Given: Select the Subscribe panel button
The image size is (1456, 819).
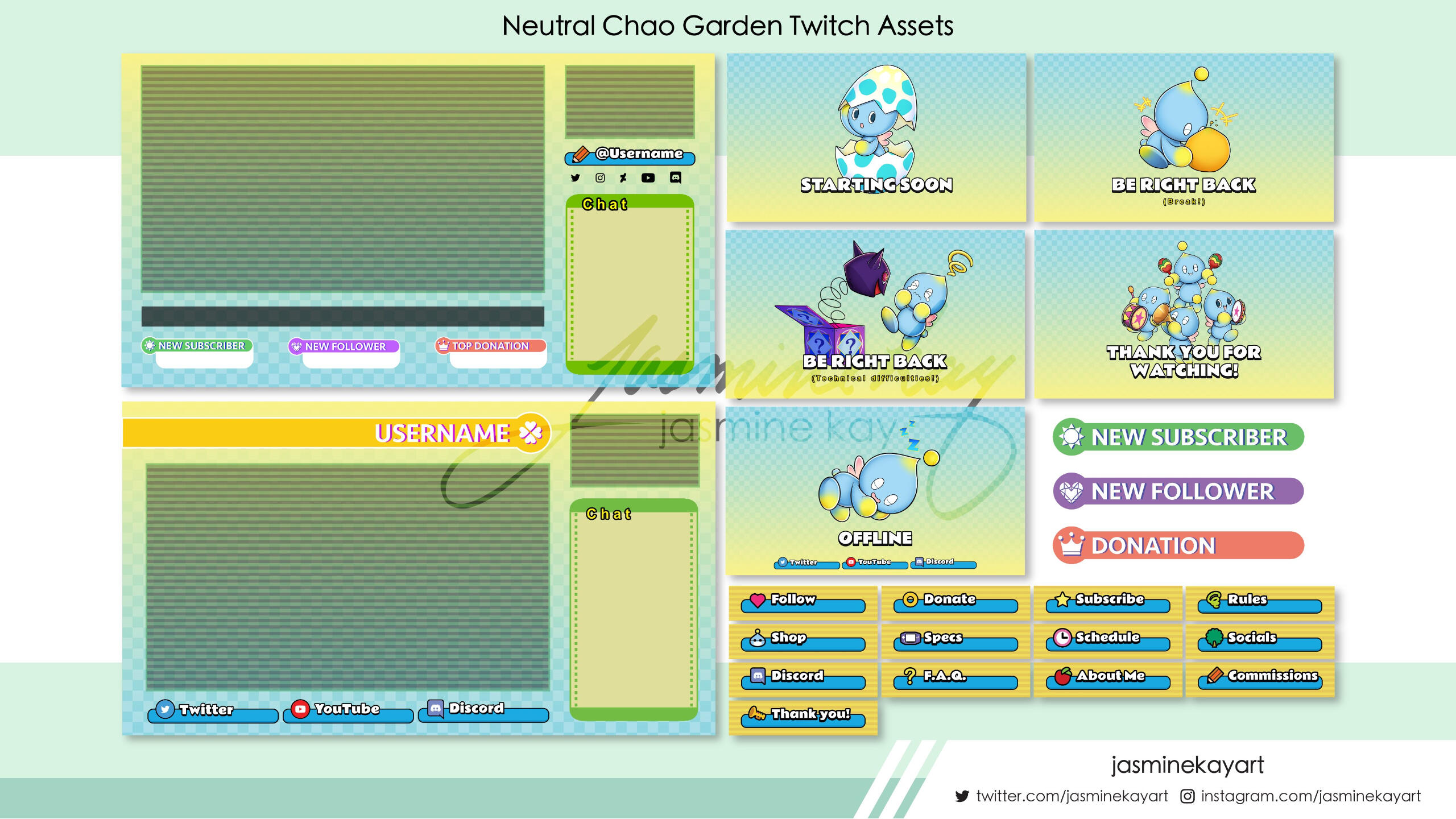Looking at the screenshot, I should click(x=1107, y=602).
